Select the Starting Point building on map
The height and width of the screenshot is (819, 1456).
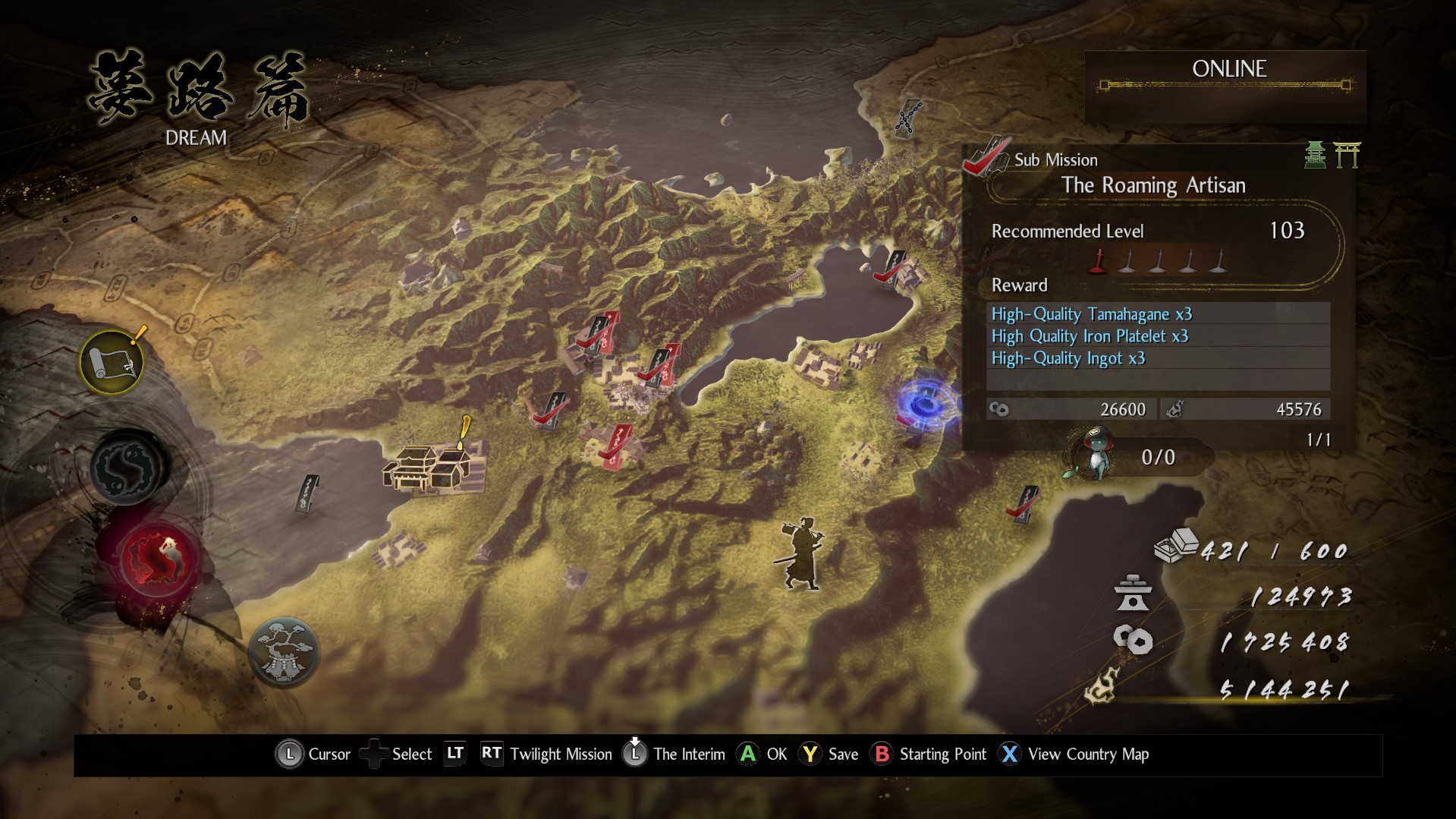coord(434,465)
